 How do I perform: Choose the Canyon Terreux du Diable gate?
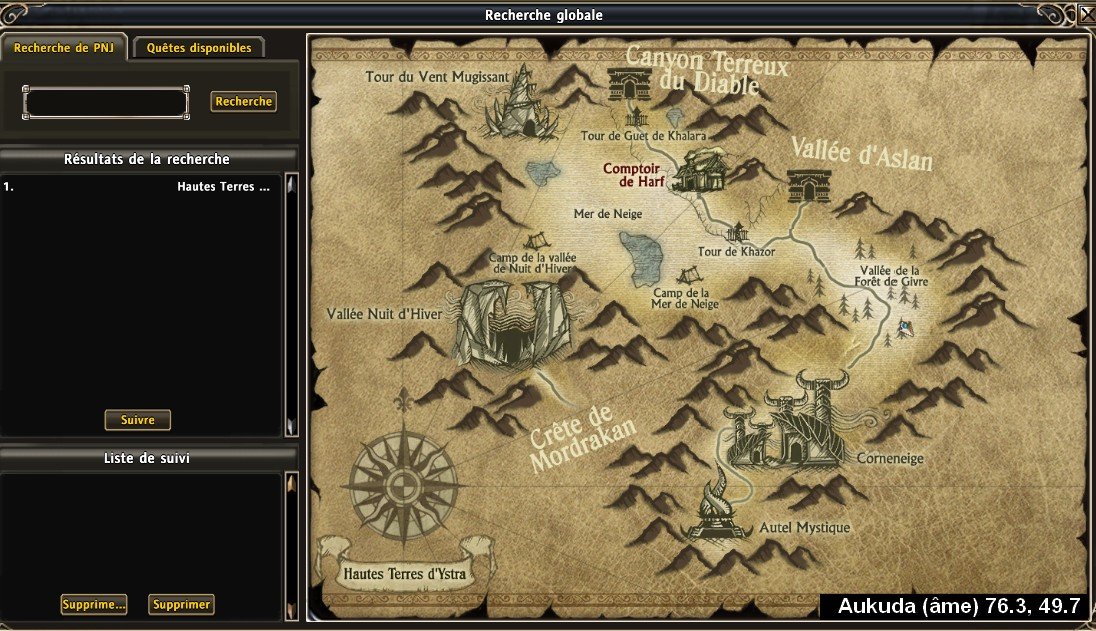point(630,84)
